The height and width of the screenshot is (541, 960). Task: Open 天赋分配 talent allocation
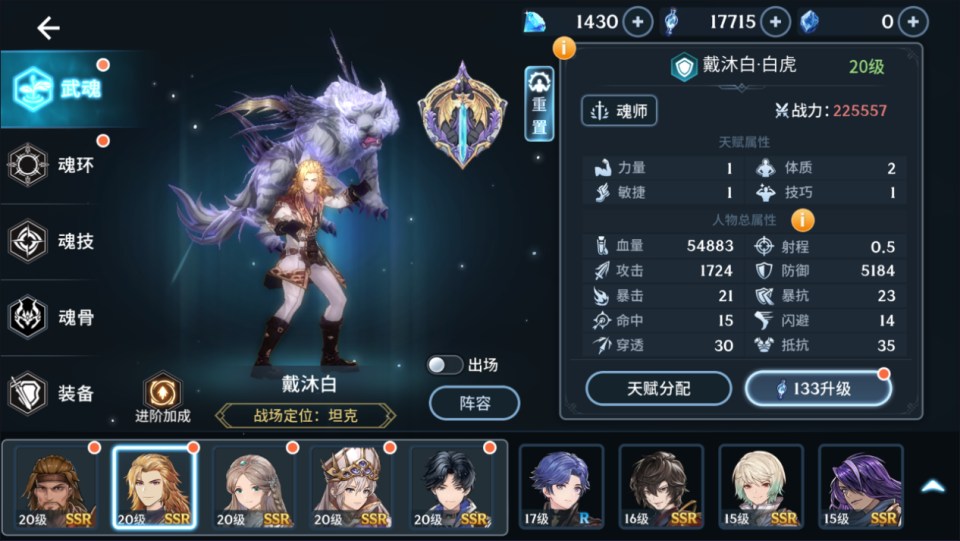click(x=659, y=388)
